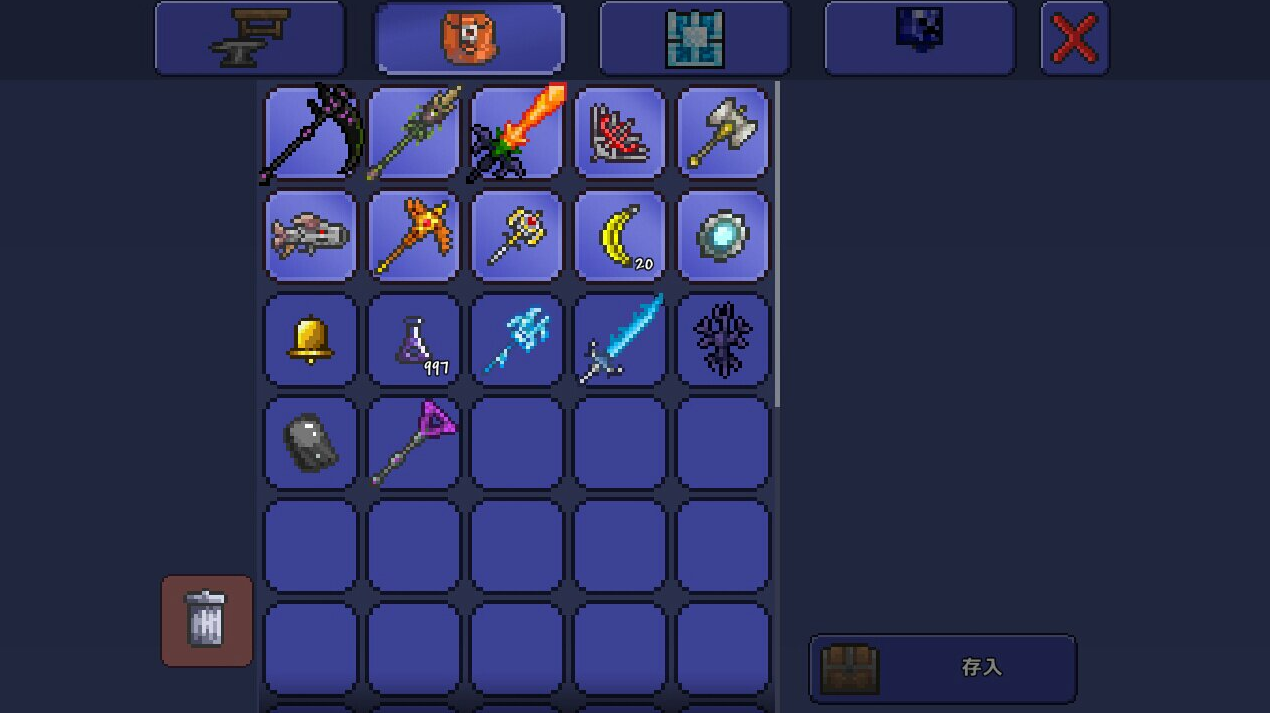Switch to the anvil crafting tab
1270x713 pixels.
pyautogui.click(x=249, y=39)
